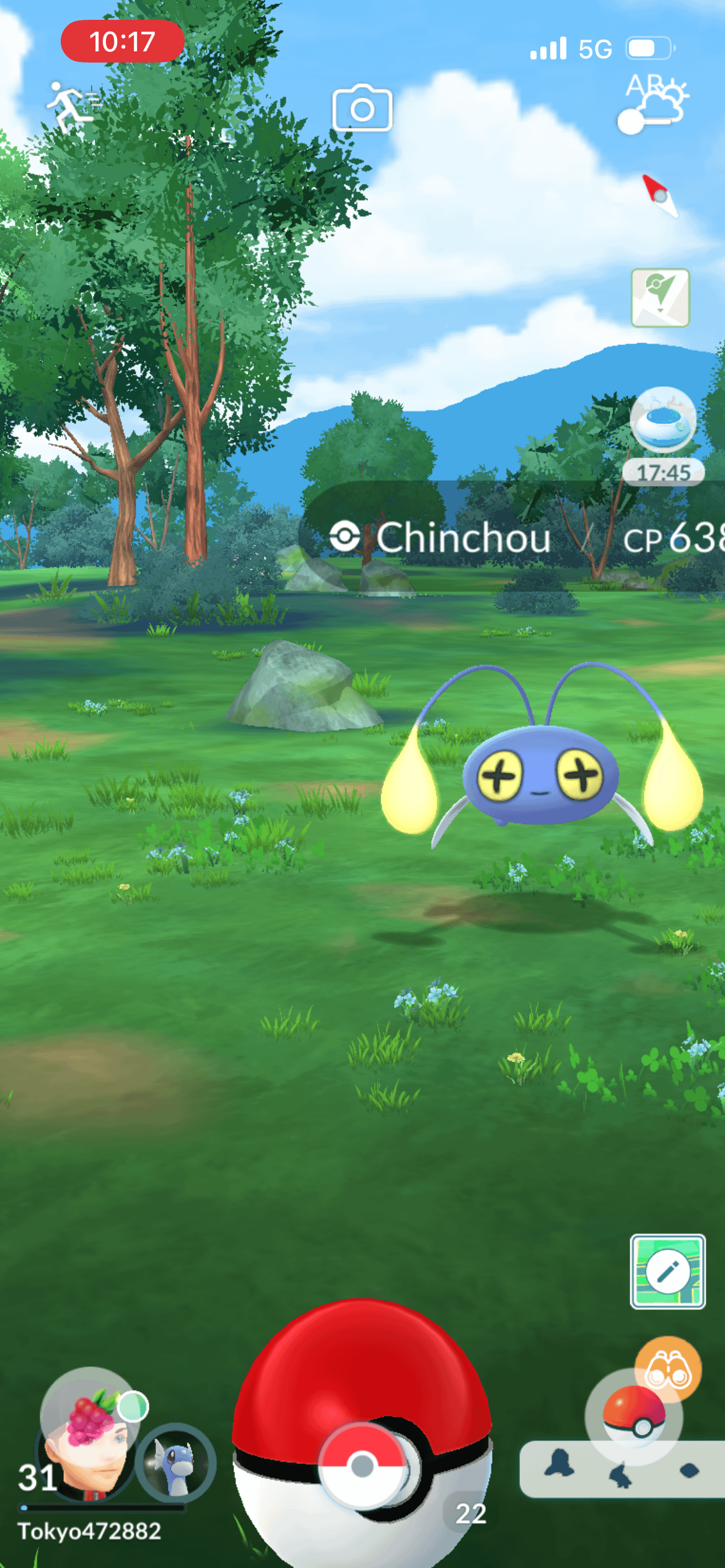Screen dimensions: 725x1568
Task: Tap the Chinchou name label
Action: [x=464, y=538]
